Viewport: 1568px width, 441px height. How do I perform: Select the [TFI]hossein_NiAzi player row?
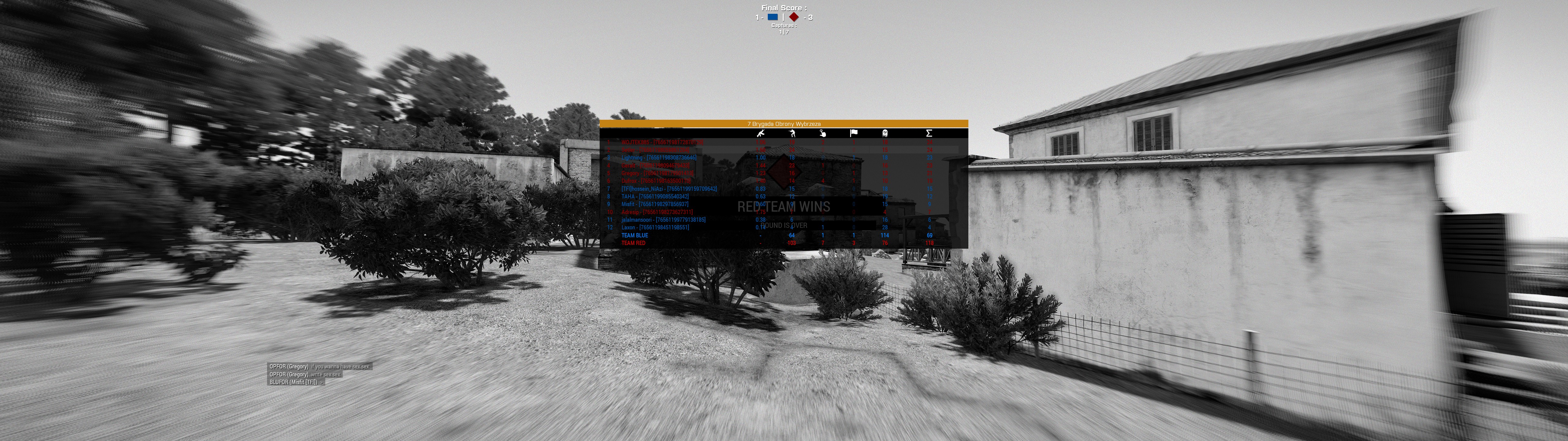pyautogui.click(x=669, y=189)
